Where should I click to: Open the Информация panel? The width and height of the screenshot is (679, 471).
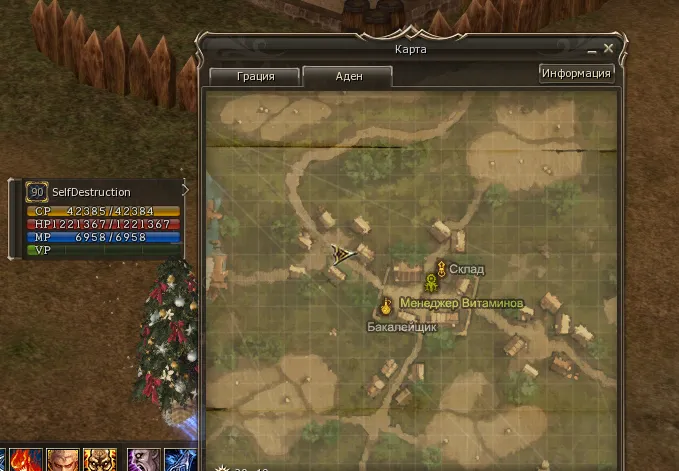click(576, 73)
